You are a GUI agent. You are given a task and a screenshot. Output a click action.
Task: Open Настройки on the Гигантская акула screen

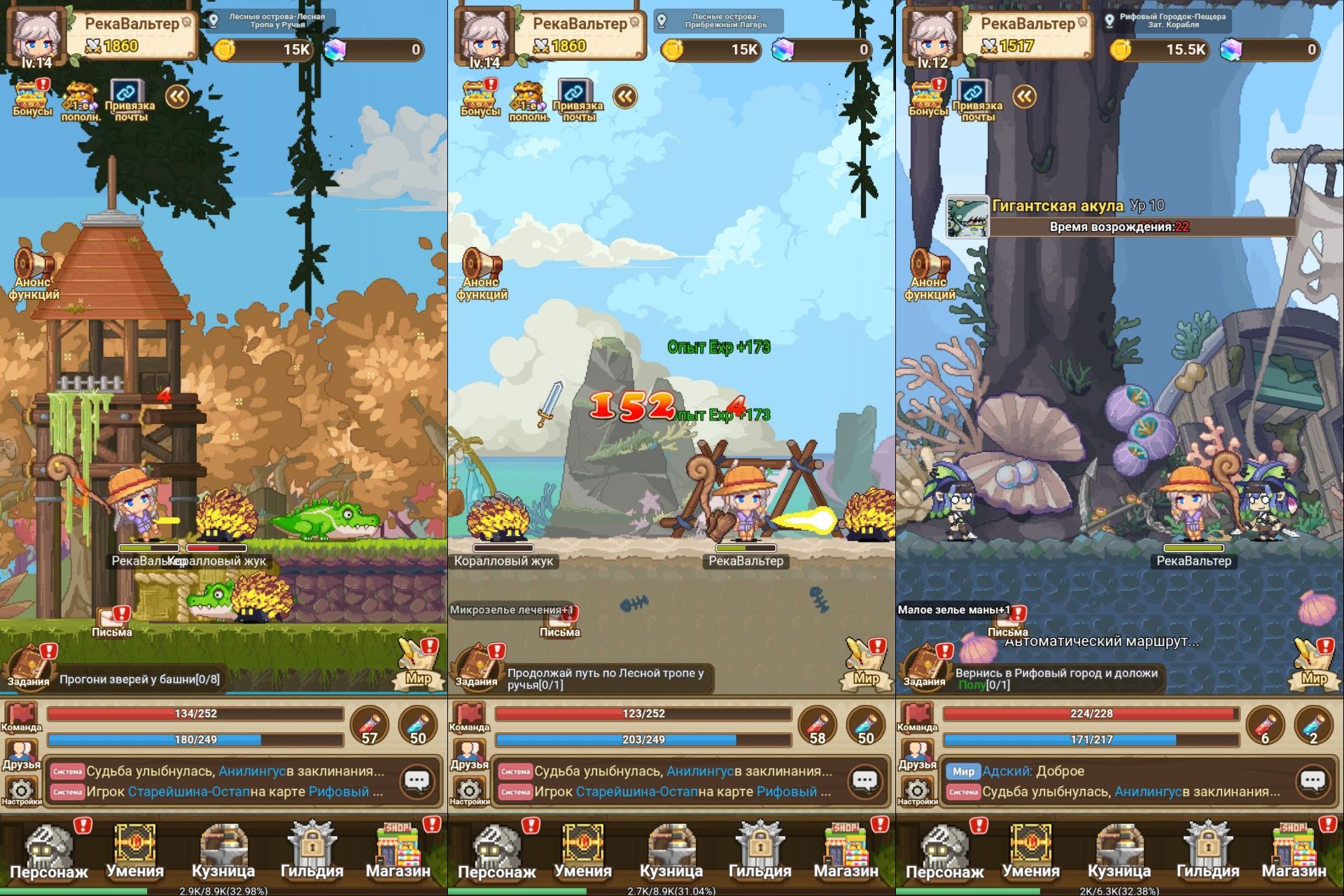917,792
